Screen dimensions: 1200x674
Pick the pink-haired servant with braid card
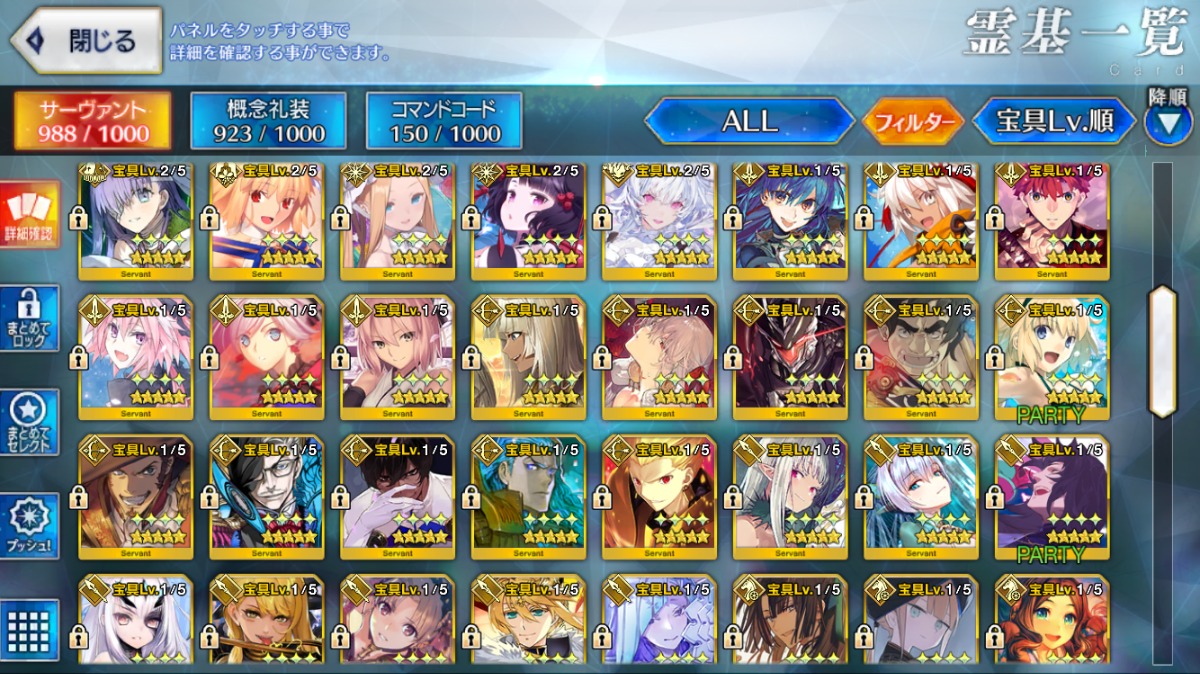[x=135, y=357]
